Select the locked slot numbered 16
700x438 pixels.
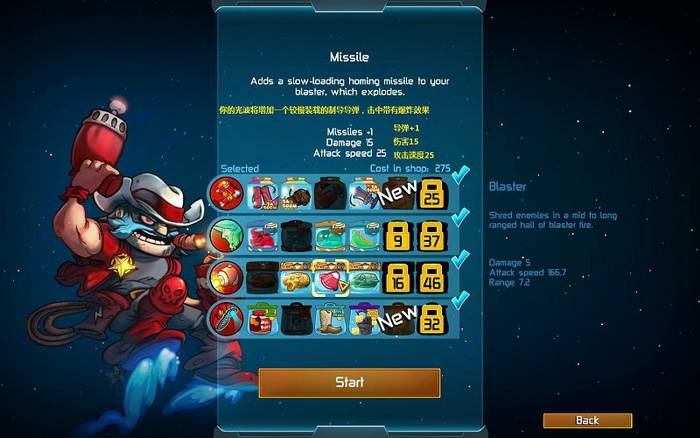point(397,278)
